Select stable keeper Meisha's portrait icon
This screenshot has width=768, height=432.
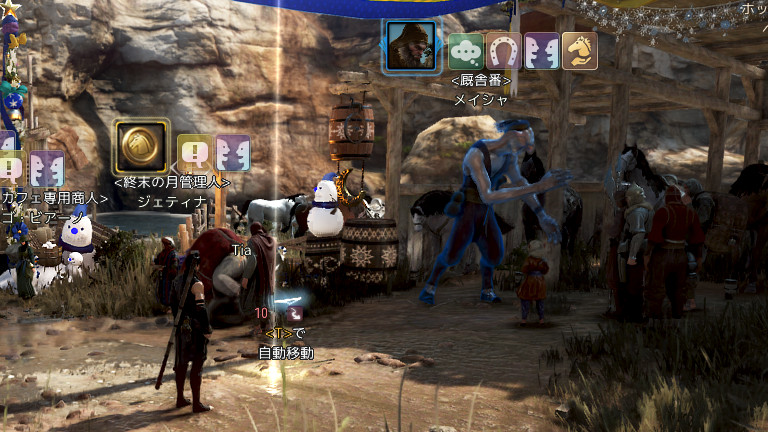point(411,46)
